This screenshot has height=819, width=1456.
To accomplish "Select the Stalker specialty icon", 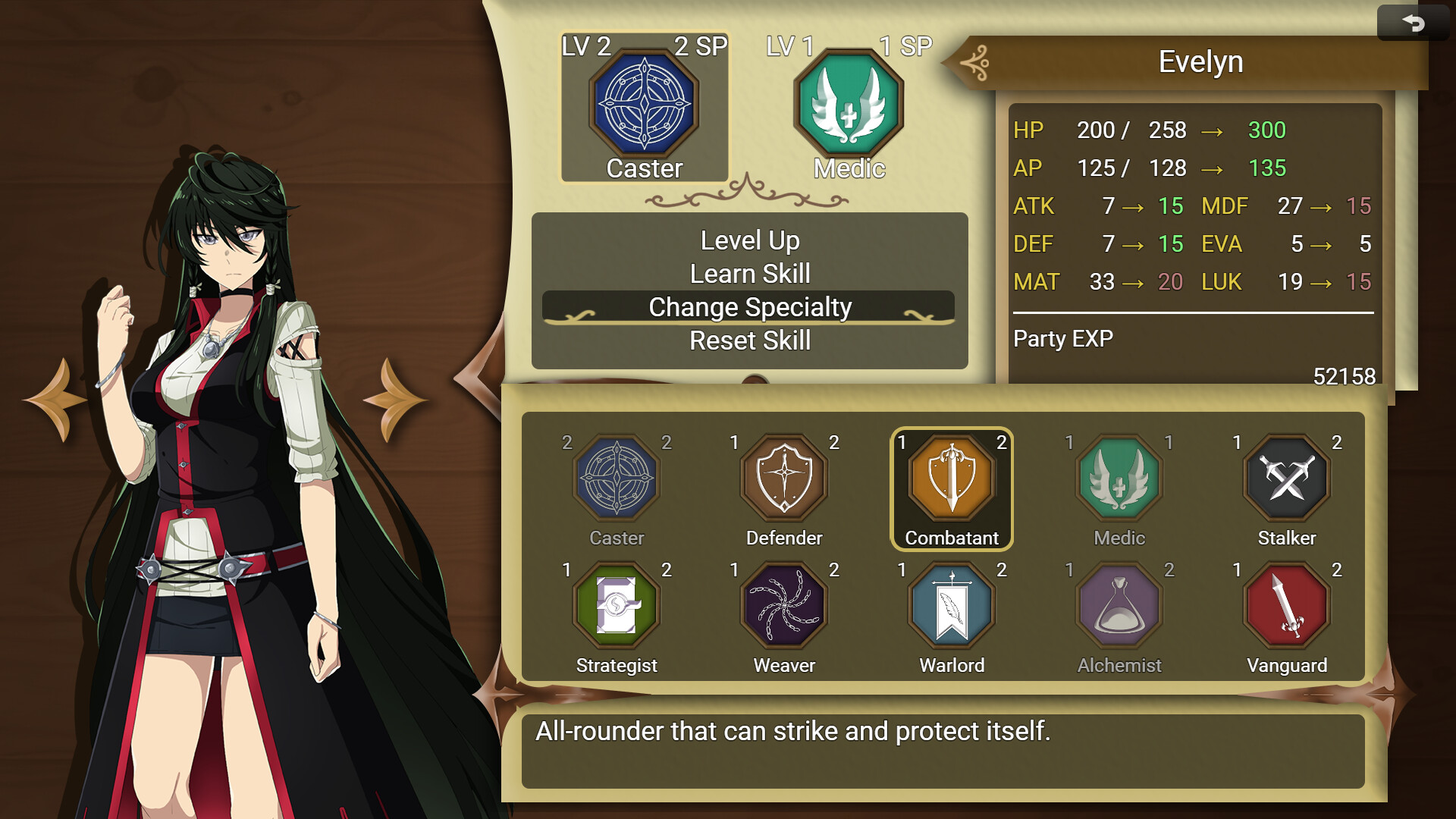I will click(x=1285, y=478).
